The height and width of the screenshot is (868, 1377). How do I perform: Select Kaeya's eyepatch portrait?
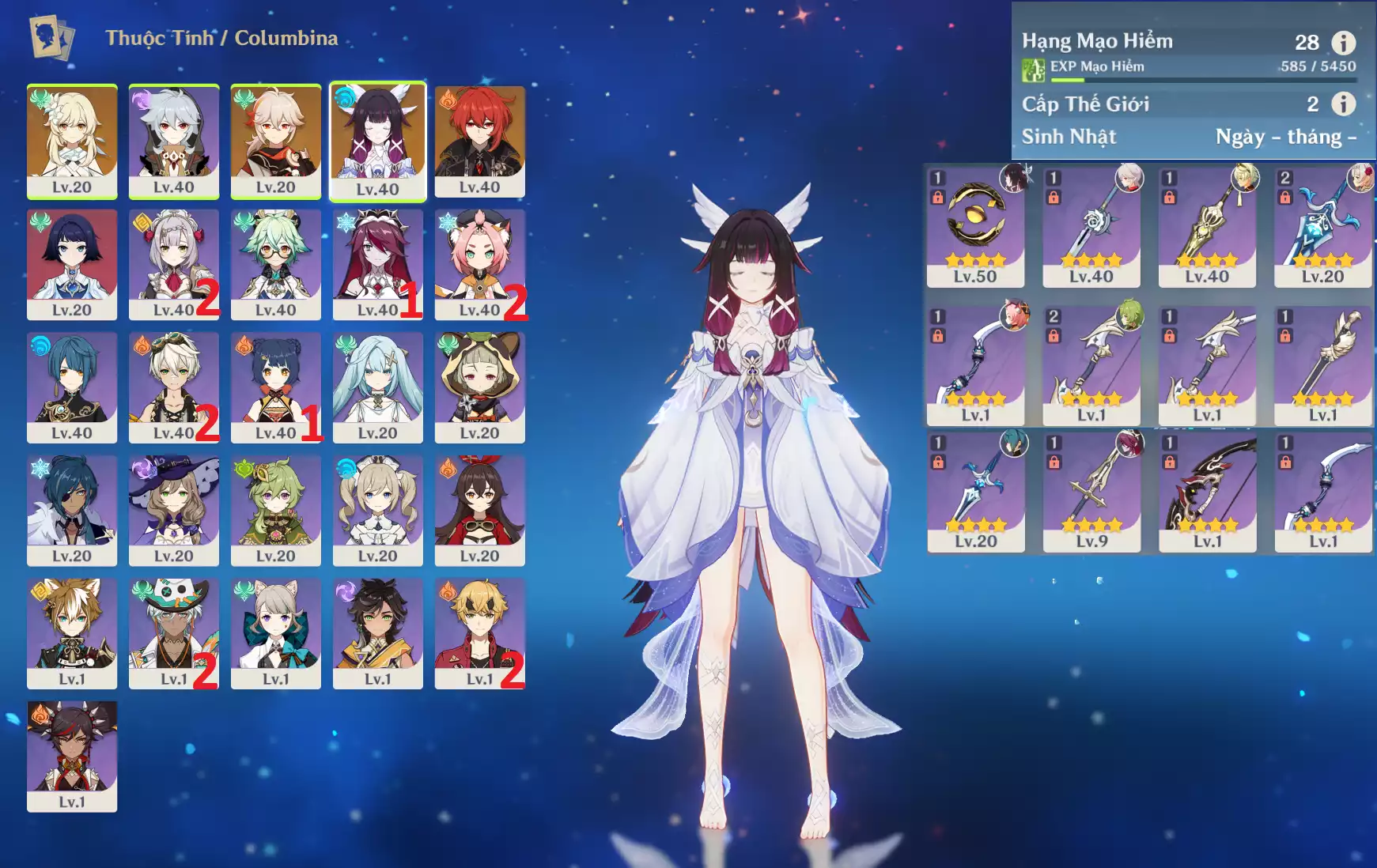click(72, 510)
